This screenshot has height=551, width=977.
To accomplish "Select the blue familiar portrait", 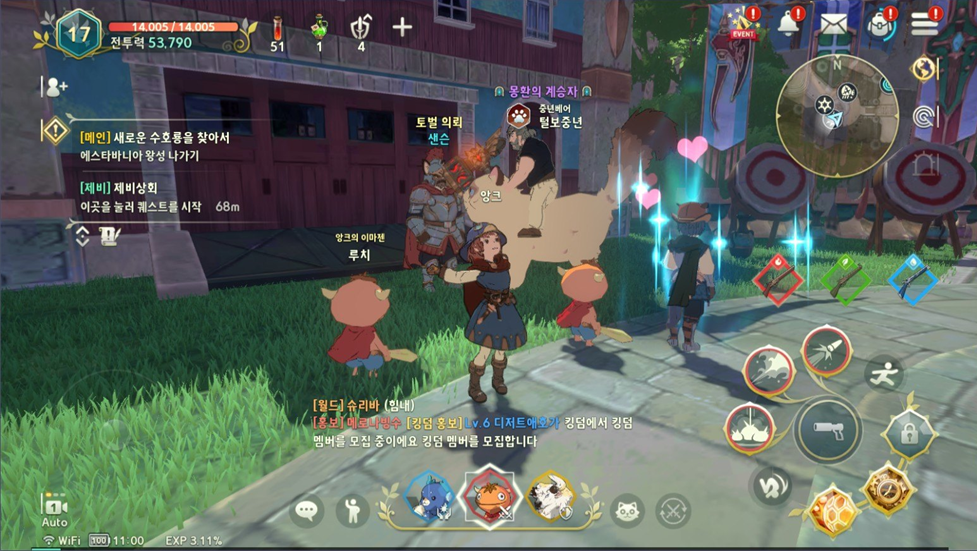I will coord(429,495).
